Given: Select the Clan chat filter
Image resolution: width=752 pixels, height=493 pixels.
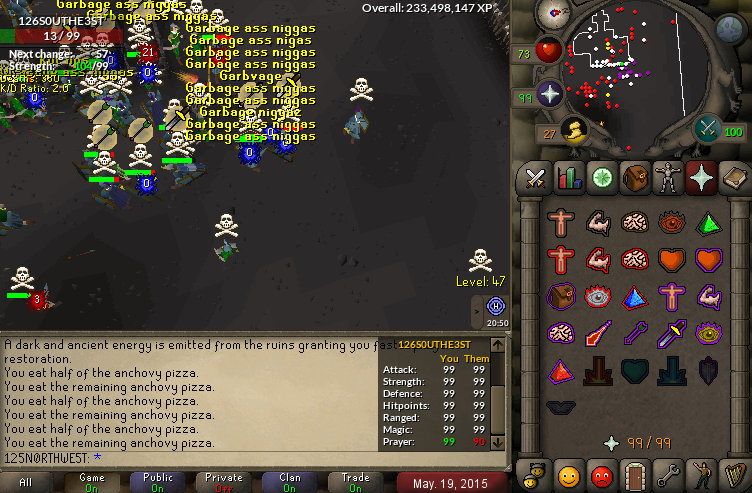Looking at the screenshot, I should pos(289,482).
